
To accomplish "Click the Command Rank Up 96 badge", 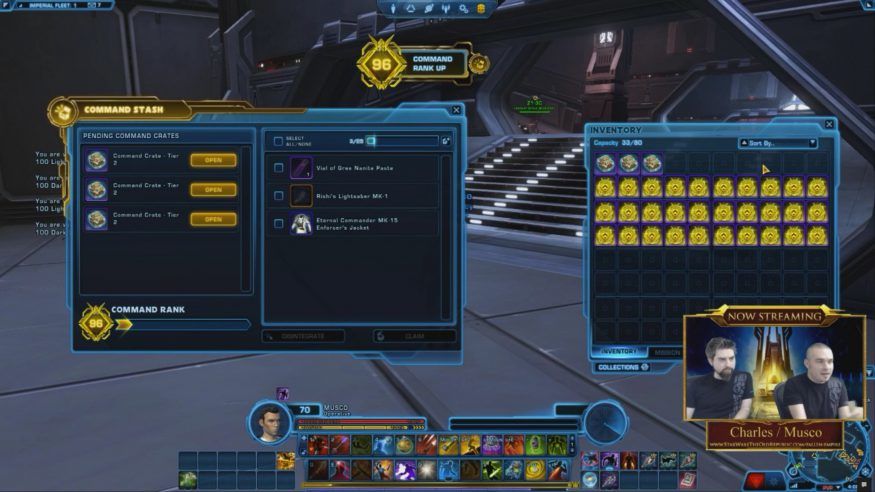I will [381, 63].
